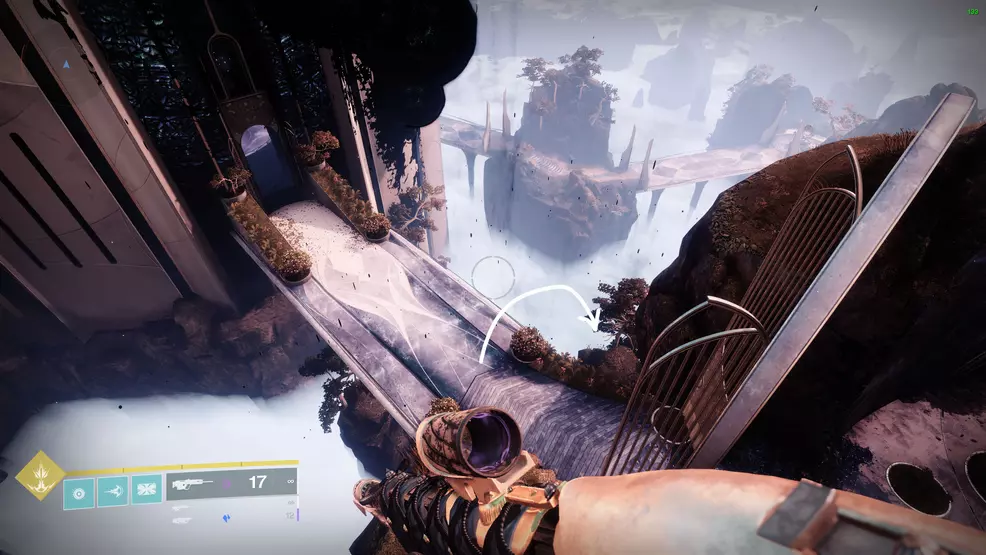This screenshot has height=555, width=986.
Task: Use the grenade ability with circular icon
Action: [80, 490]
